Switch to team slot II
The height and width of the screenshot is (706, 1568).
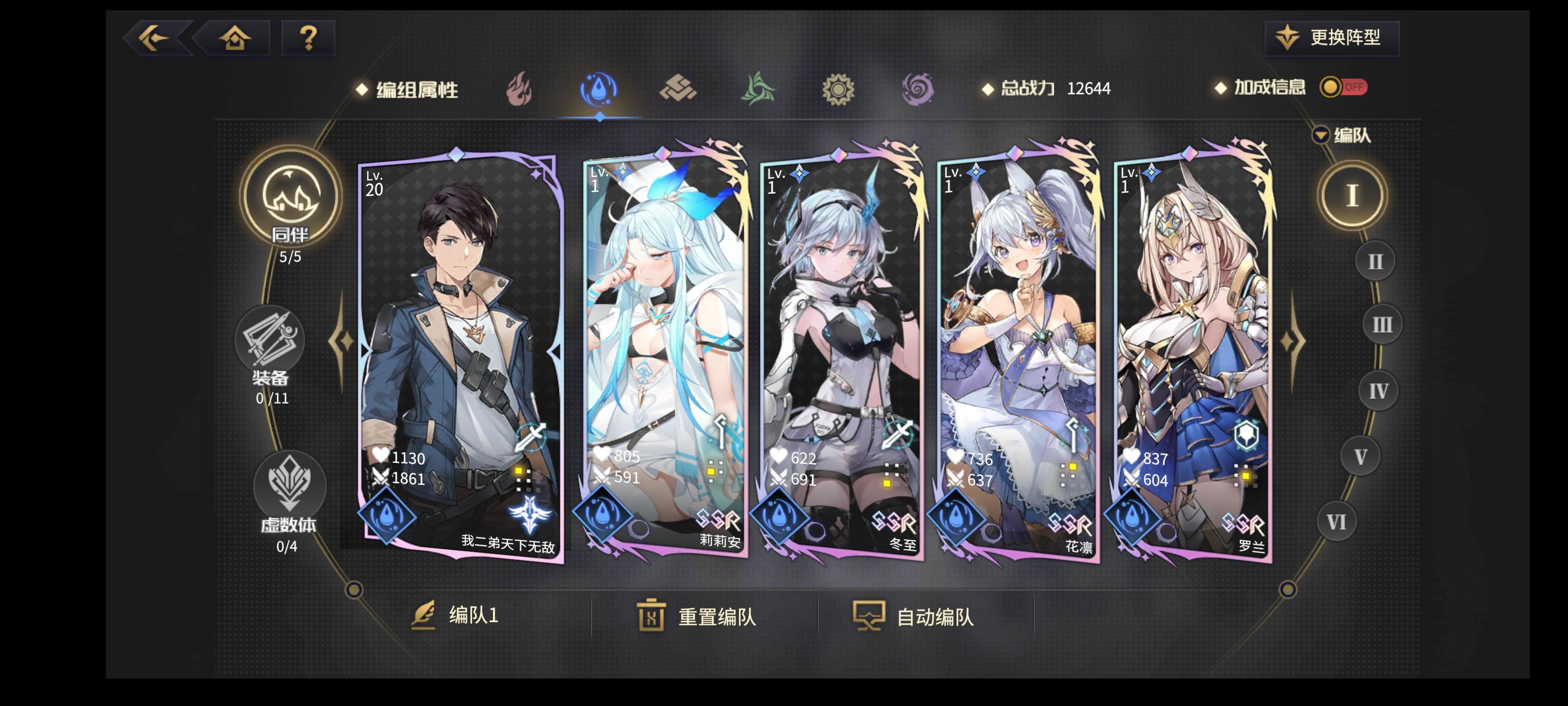[1374, 261]
